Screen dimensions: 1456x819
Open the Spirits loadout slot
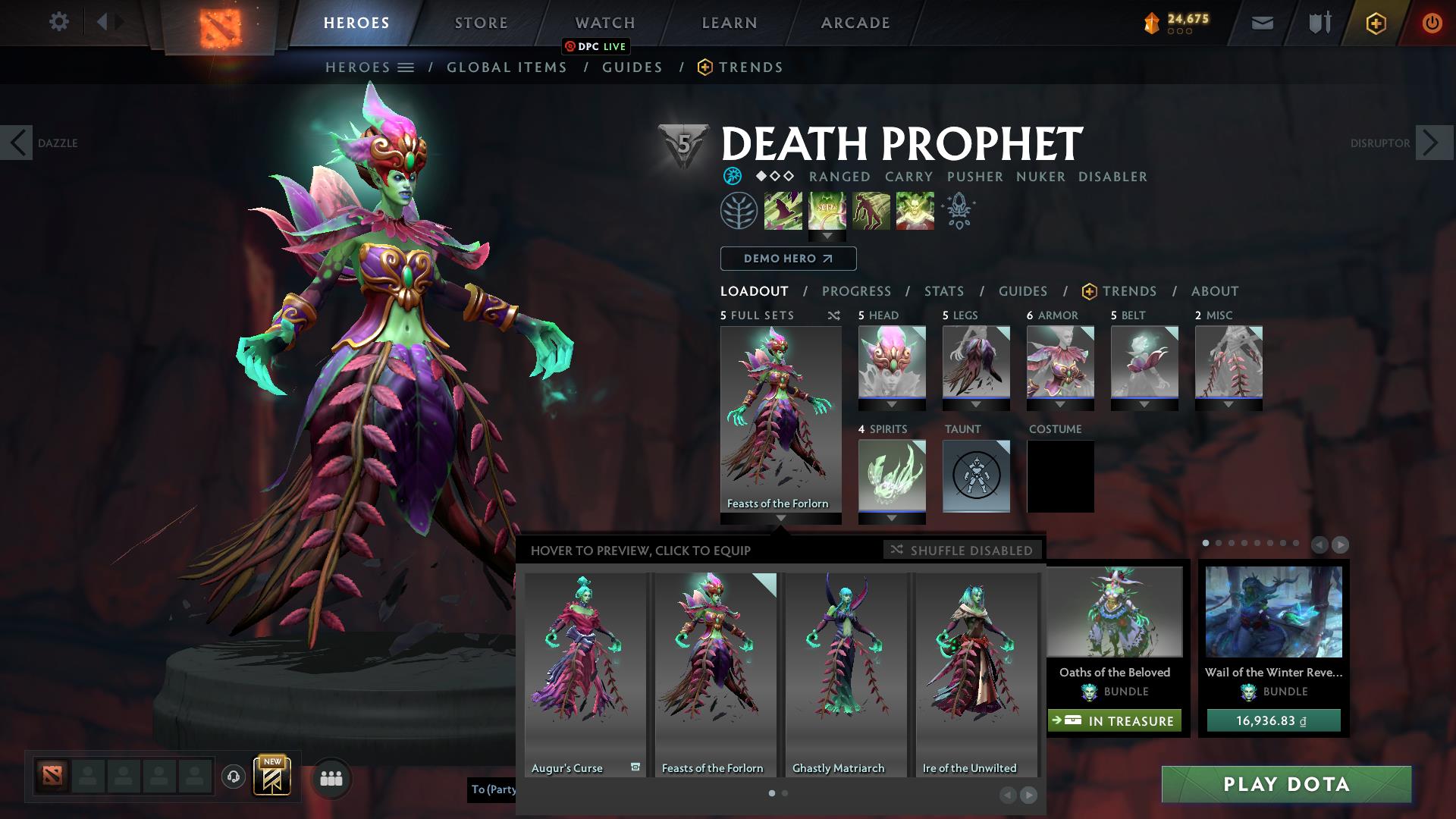pos(892,475)
